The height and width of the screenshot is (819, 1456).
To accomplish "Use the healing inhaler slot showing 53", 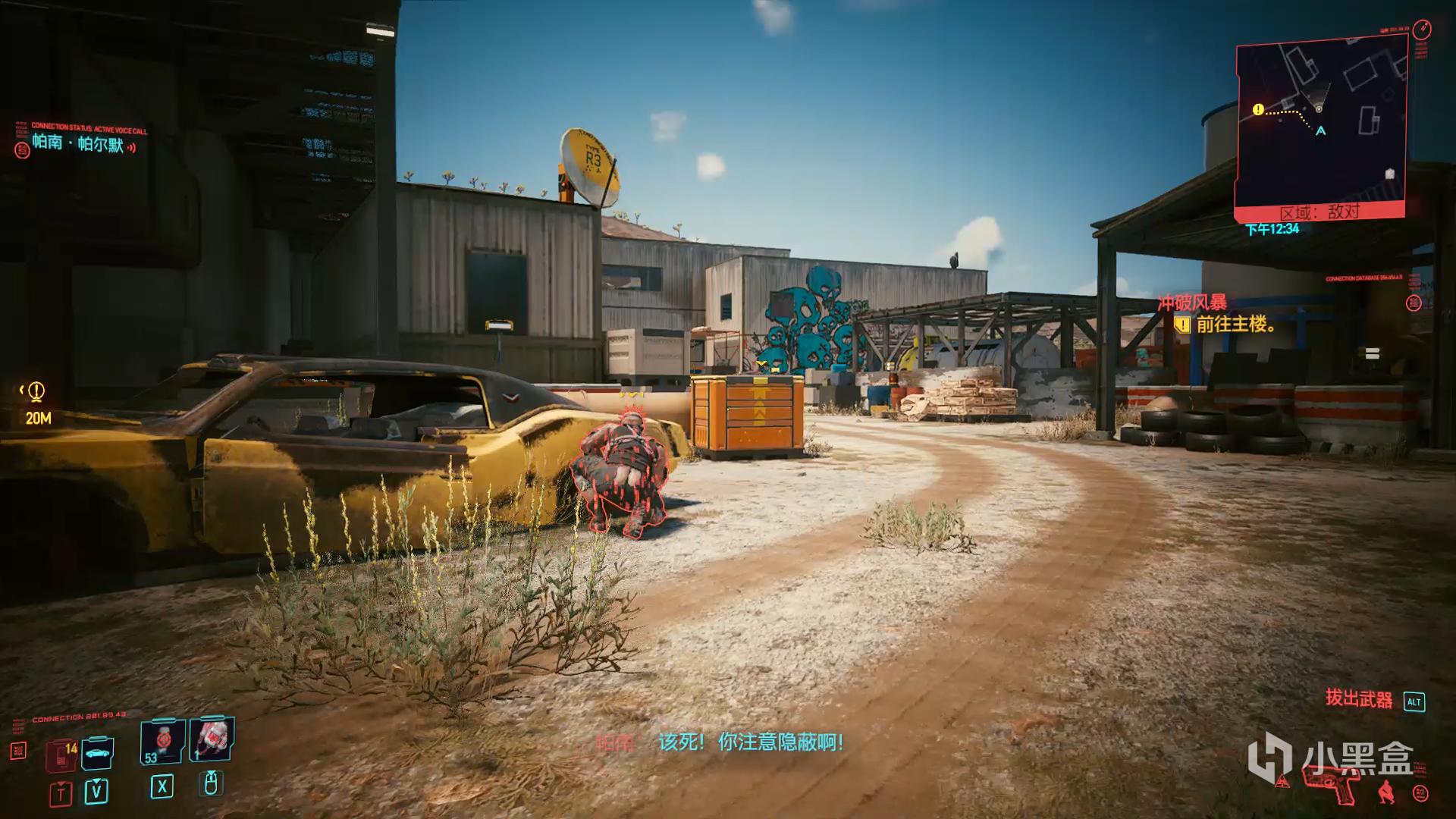I will 161,741.
